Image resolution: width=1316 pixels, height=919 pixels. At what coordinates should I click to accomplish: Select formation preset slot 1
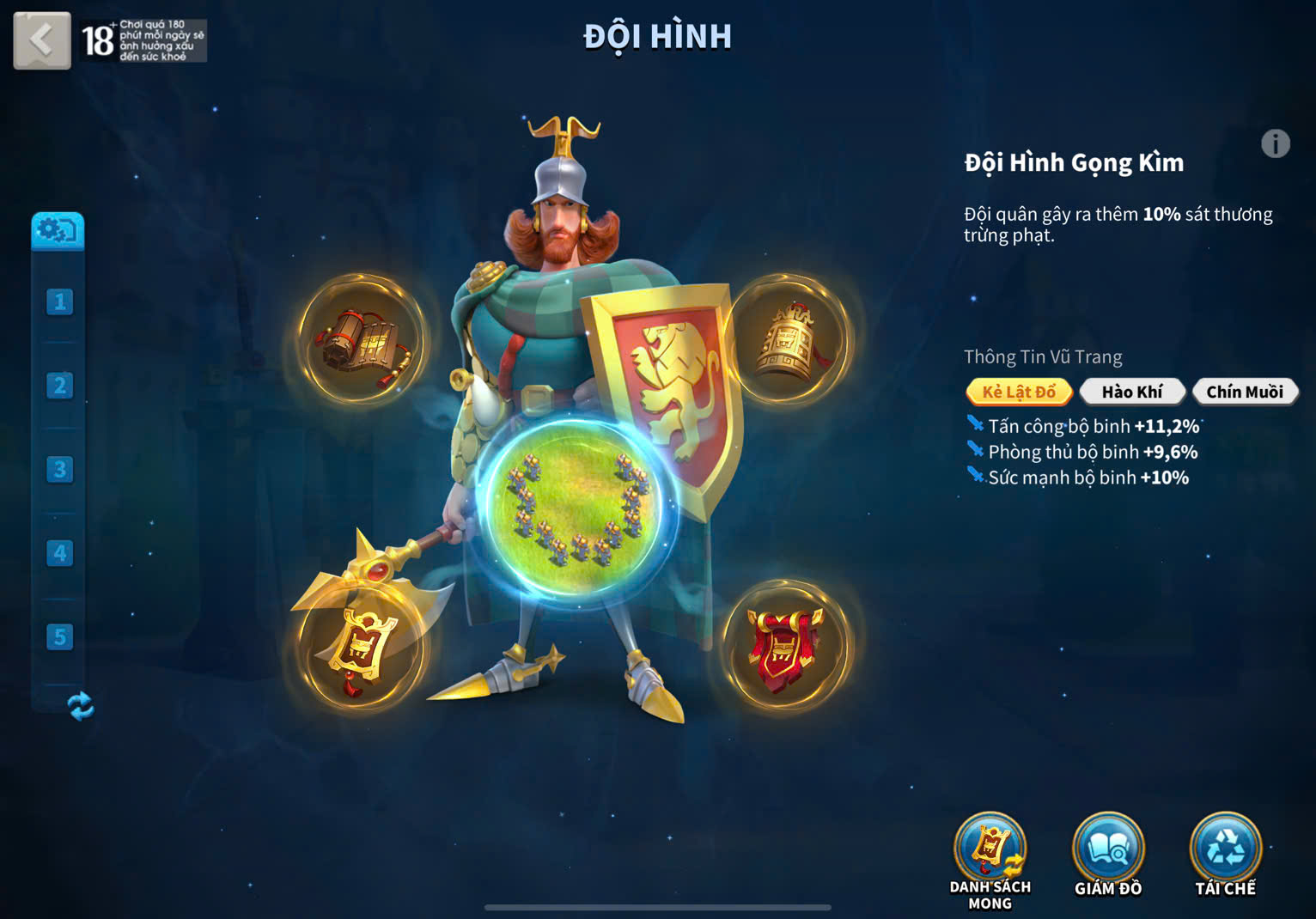coord(59,302)
